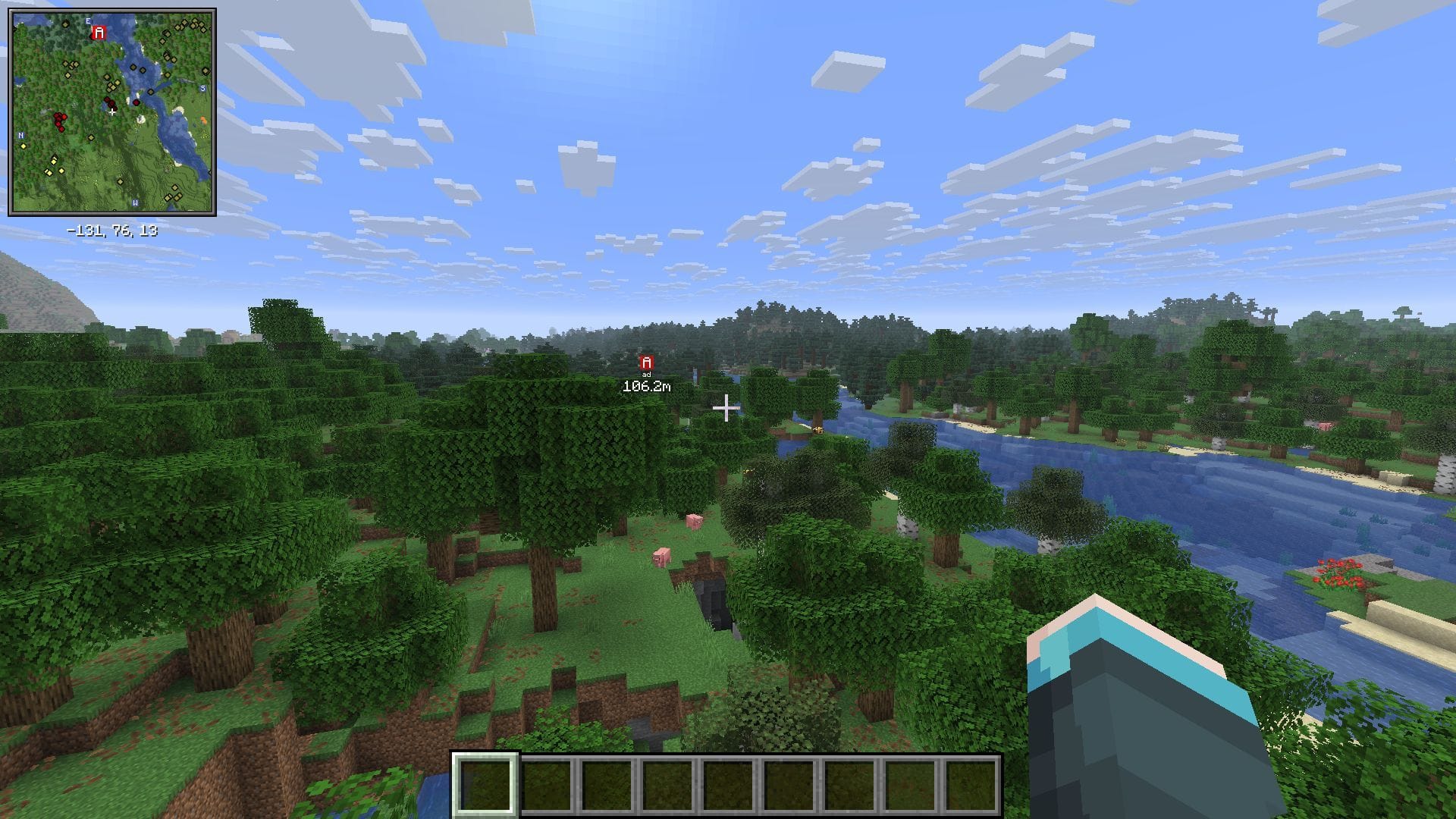Screen dimensions: 1456x819
Task: Click the orange marker on the minimap's right edge
Action: 203,120
